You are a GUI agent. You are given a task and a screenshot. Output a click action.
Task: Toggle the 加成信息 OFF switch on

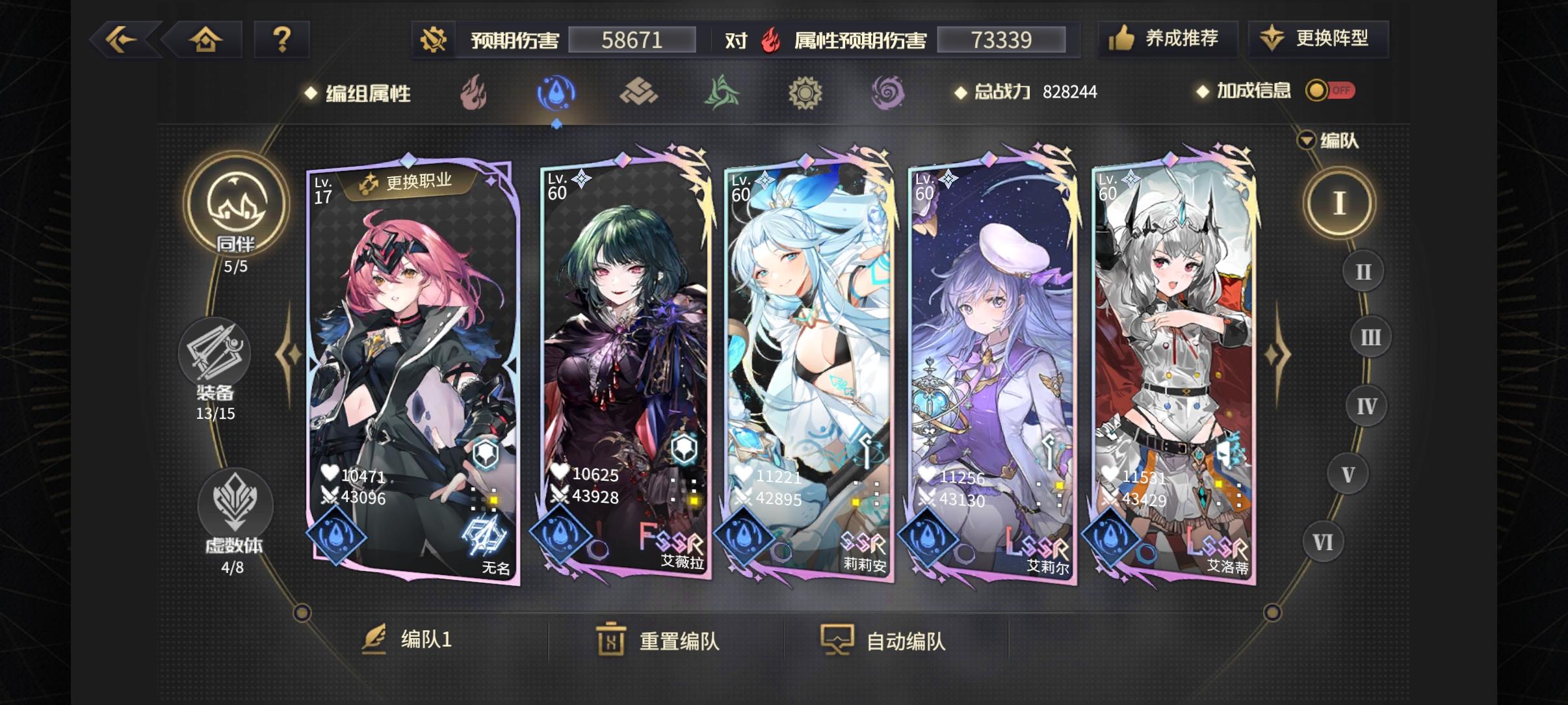(1331, 91)
